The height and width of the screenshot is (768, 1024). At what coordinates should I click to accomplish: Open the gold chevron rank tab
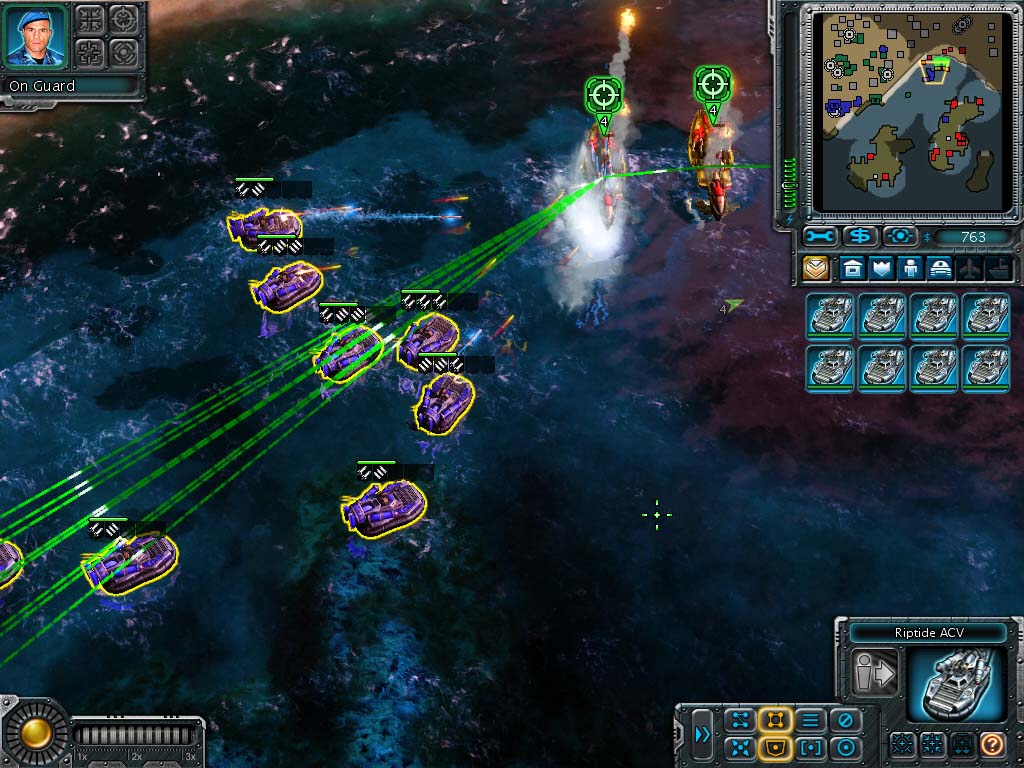pos(816,268)
